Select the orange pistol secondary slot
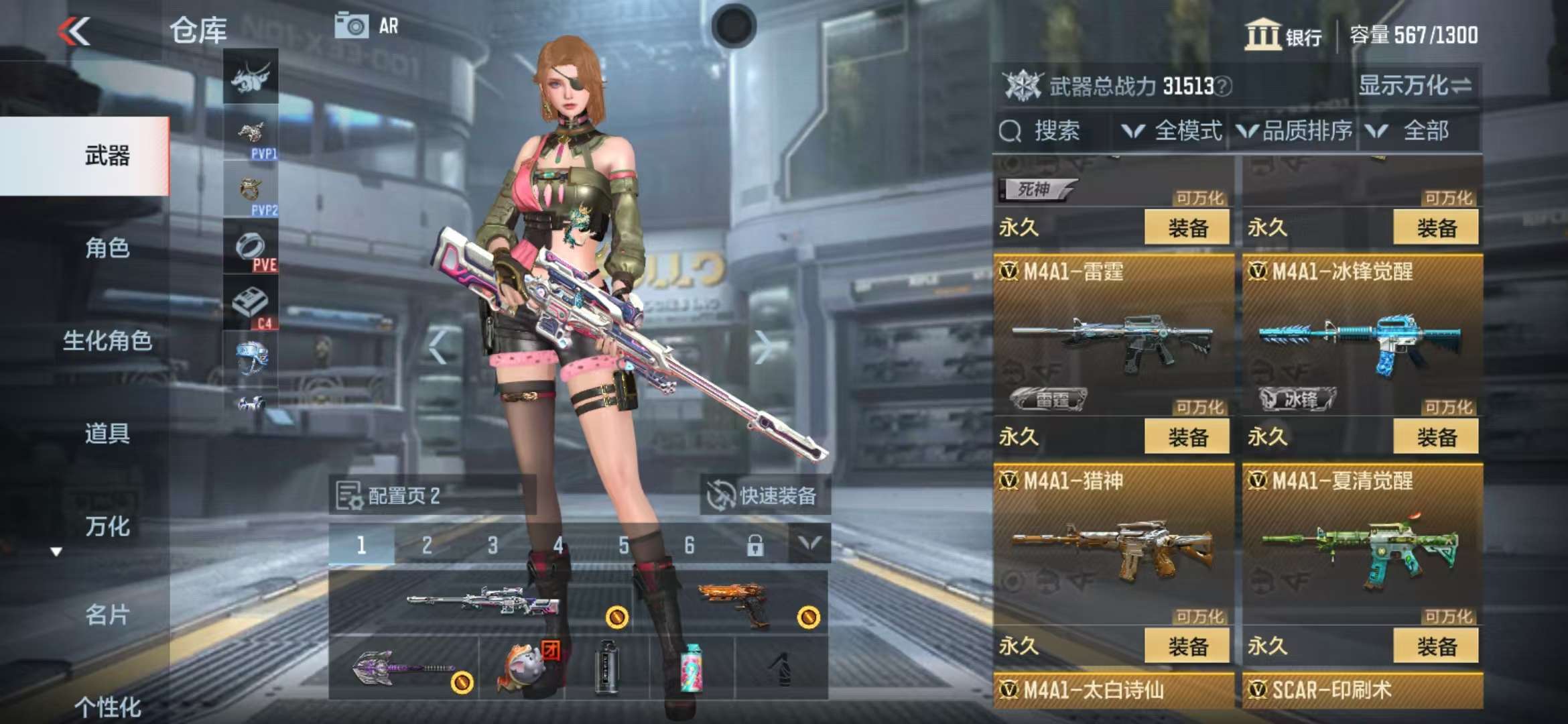Image resolution: width=1568 pixels, height=724 pixels. 732,601
